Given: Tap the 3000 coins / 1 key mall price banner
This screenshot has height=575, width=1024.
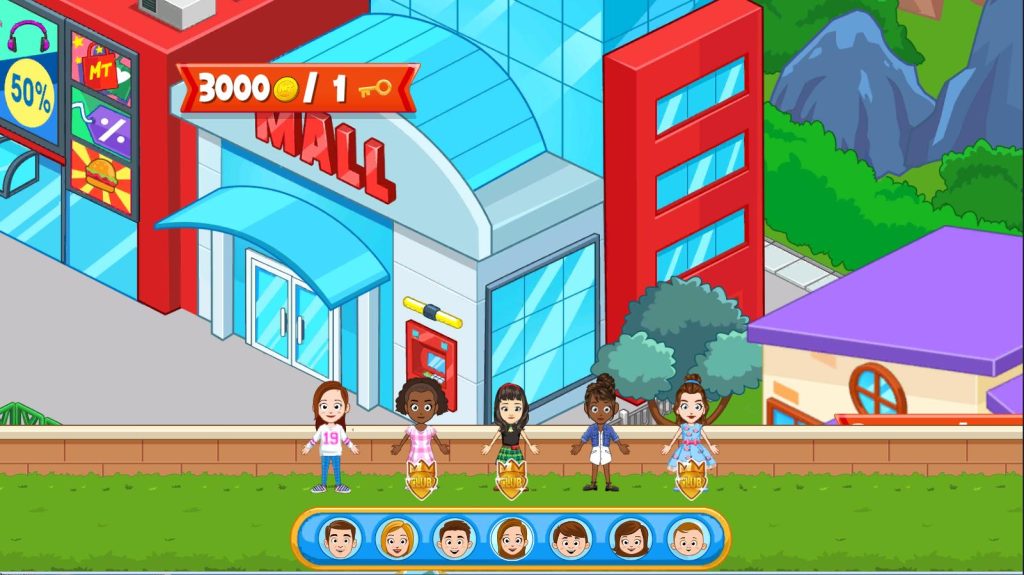Looking at the screenshot, I should tap(297, 88).
